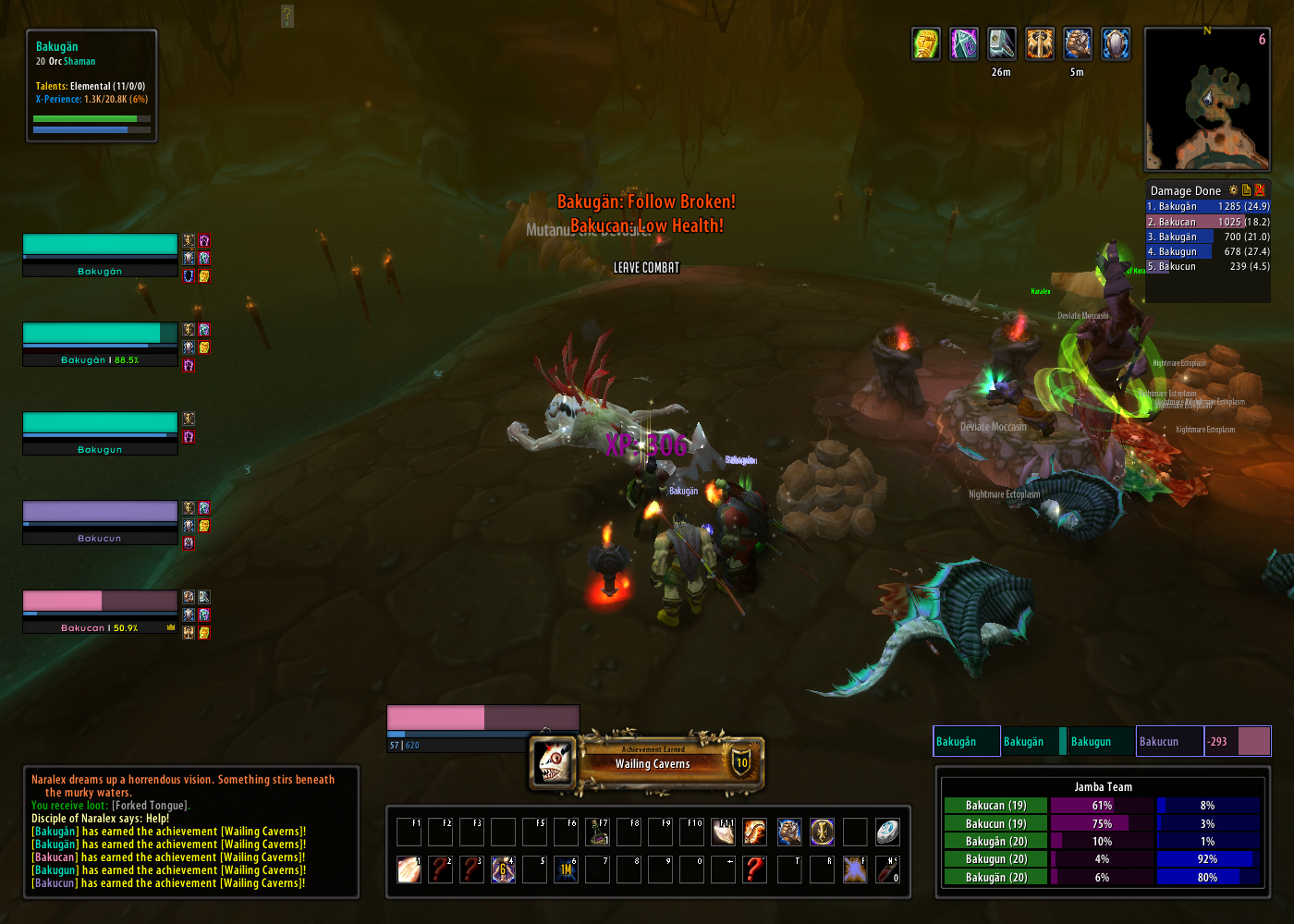Use the white hearthstone icon on the action bar
The image size is (1294, 924).
887,833
